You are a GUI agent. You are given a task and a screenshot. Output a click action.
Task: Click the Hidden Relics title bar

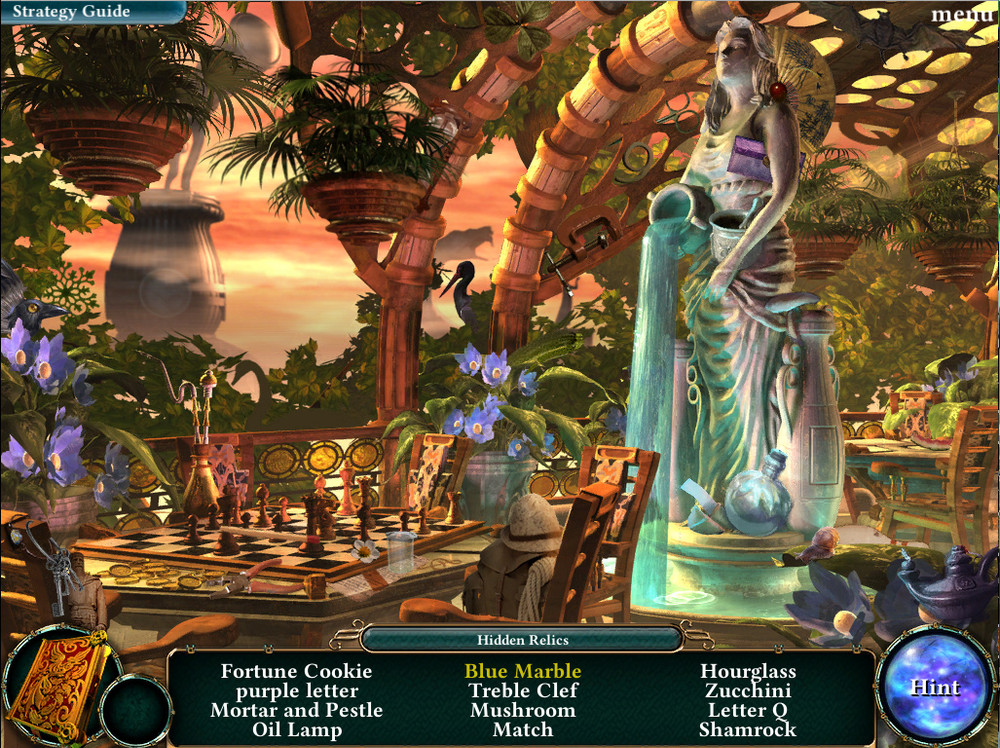(x=522, y=638)
